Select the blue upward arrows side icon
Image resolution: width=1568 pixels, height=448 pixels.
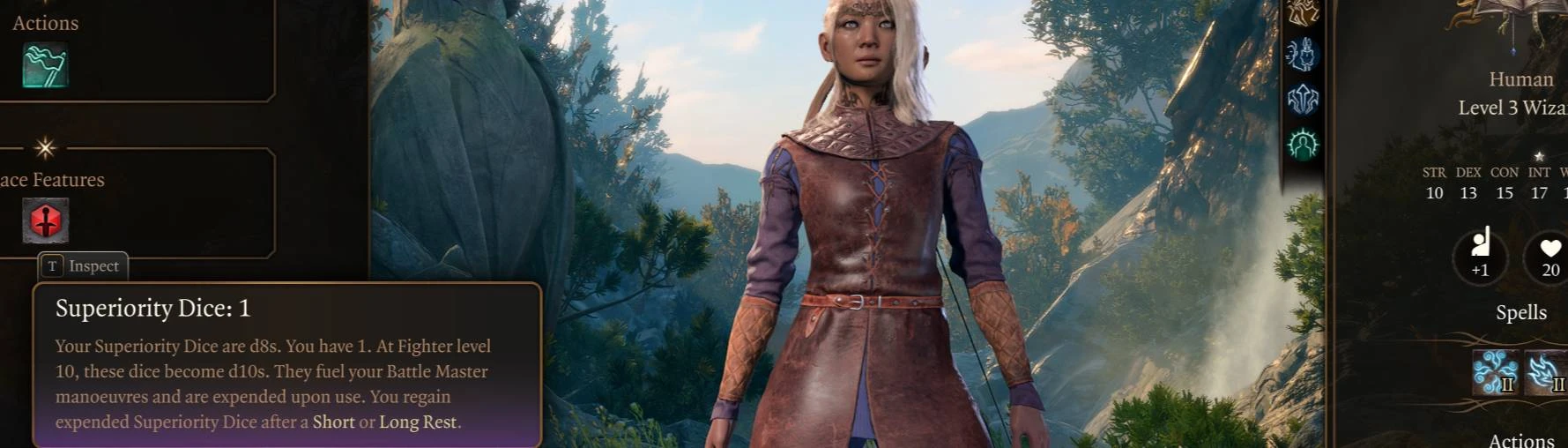click(1302, 100)
